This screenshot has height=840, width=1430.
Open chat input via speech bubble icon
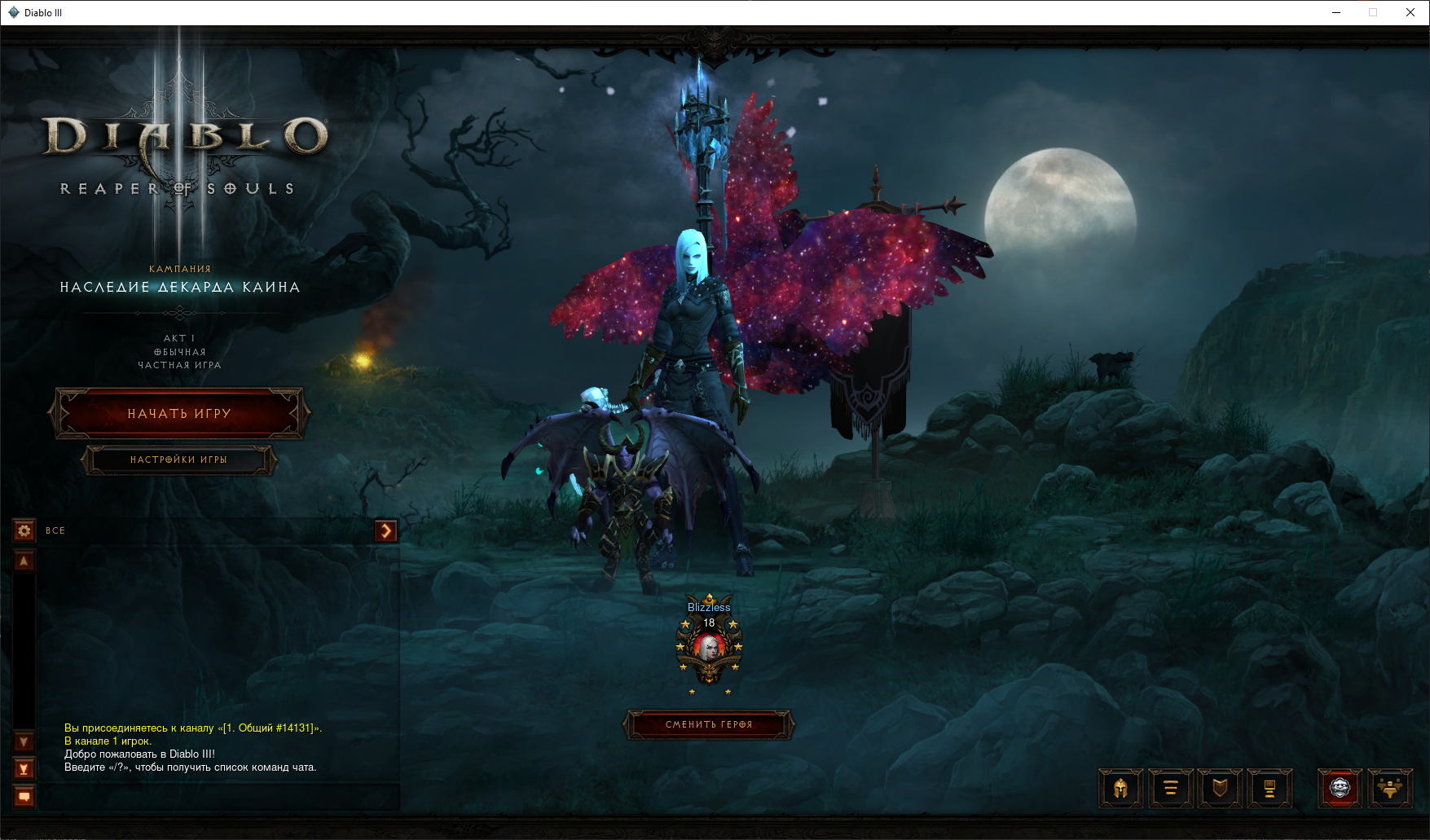24,797
